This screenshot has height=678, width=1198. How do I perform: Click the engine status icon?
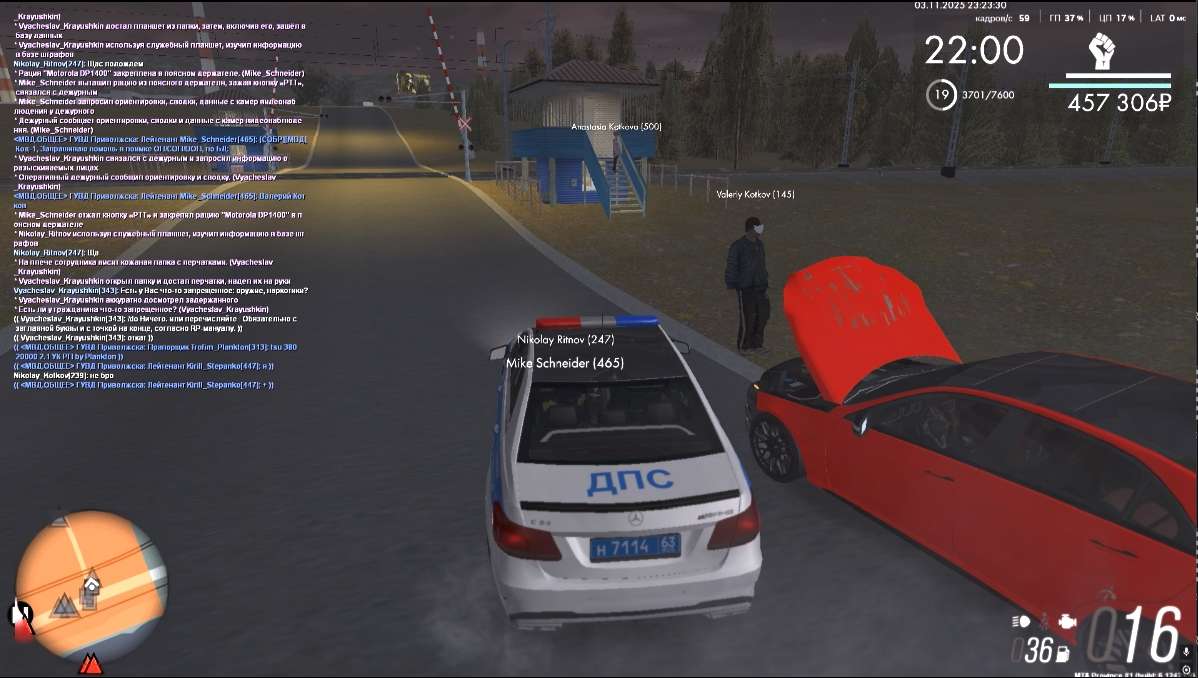[x=1069, y=621]
